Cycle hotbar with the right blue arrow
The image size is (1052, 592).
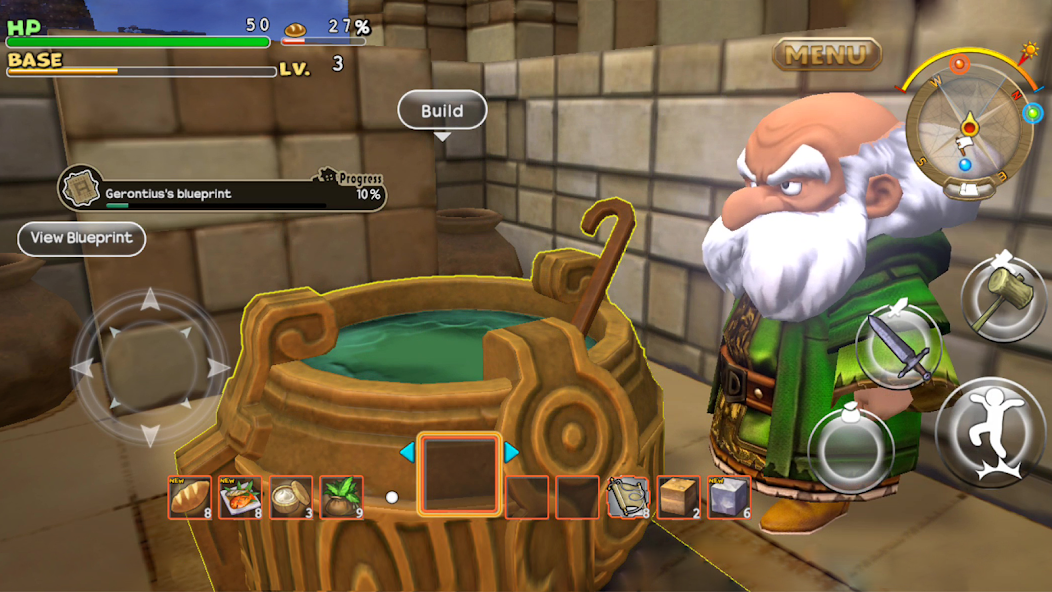[511, 452]
